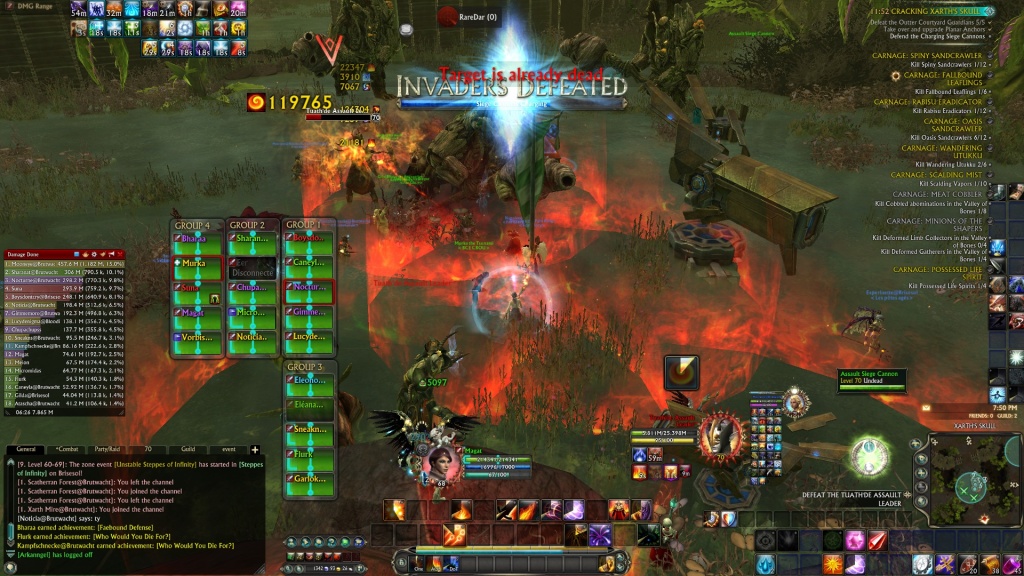This screenshot has height=576, width=1024.
Task: Select Flurk in the Group 3 raid frame
Action: 308,454
